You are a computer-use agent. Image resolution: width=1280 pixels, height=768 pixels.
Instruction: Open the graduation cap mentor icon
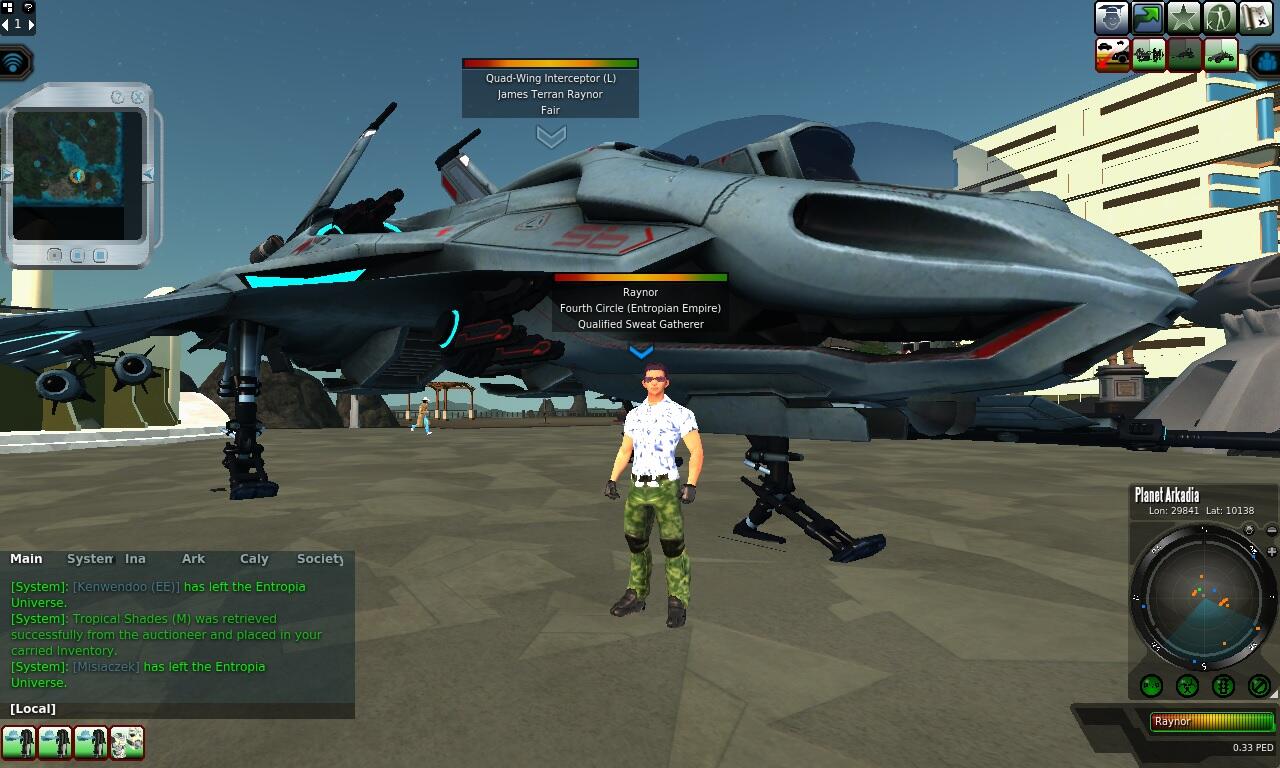tap(1111, 18)
